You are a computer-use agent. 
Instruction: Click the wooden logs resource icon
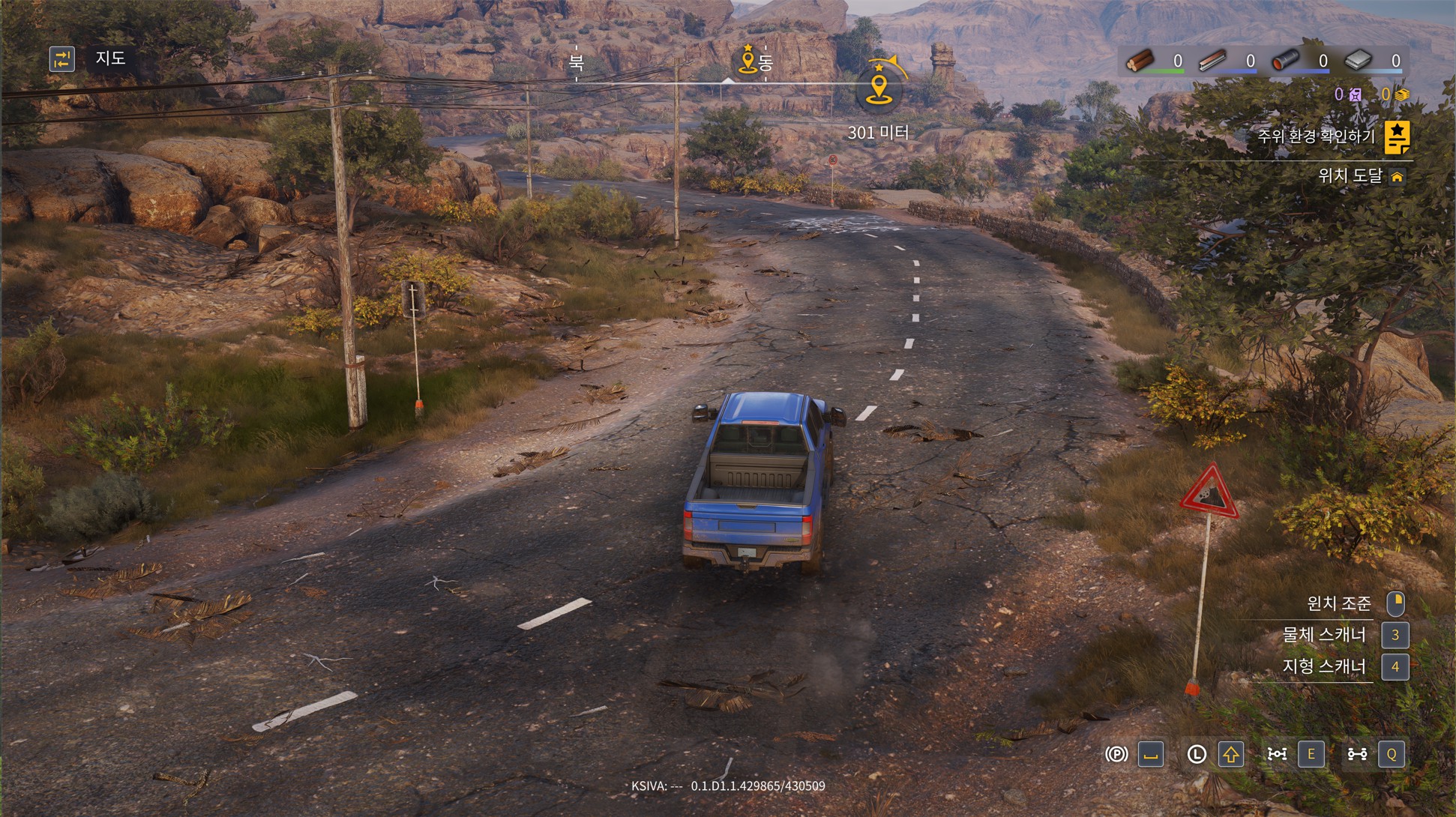(x=1140, y=61)
